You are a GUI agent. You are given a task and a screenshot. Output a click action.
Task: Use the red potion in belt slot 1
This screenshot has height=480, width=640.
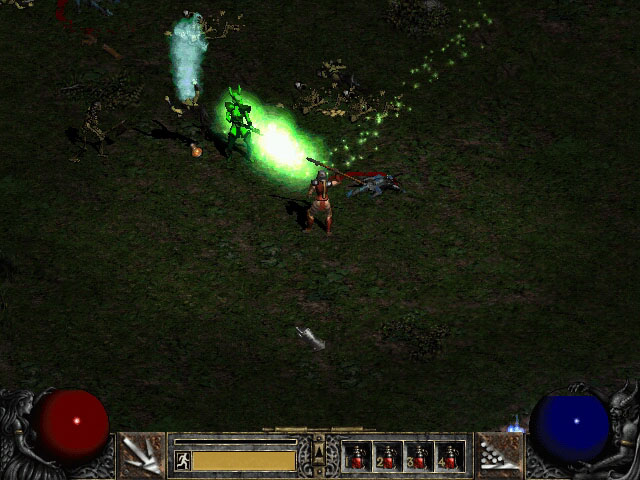[357, 457]
